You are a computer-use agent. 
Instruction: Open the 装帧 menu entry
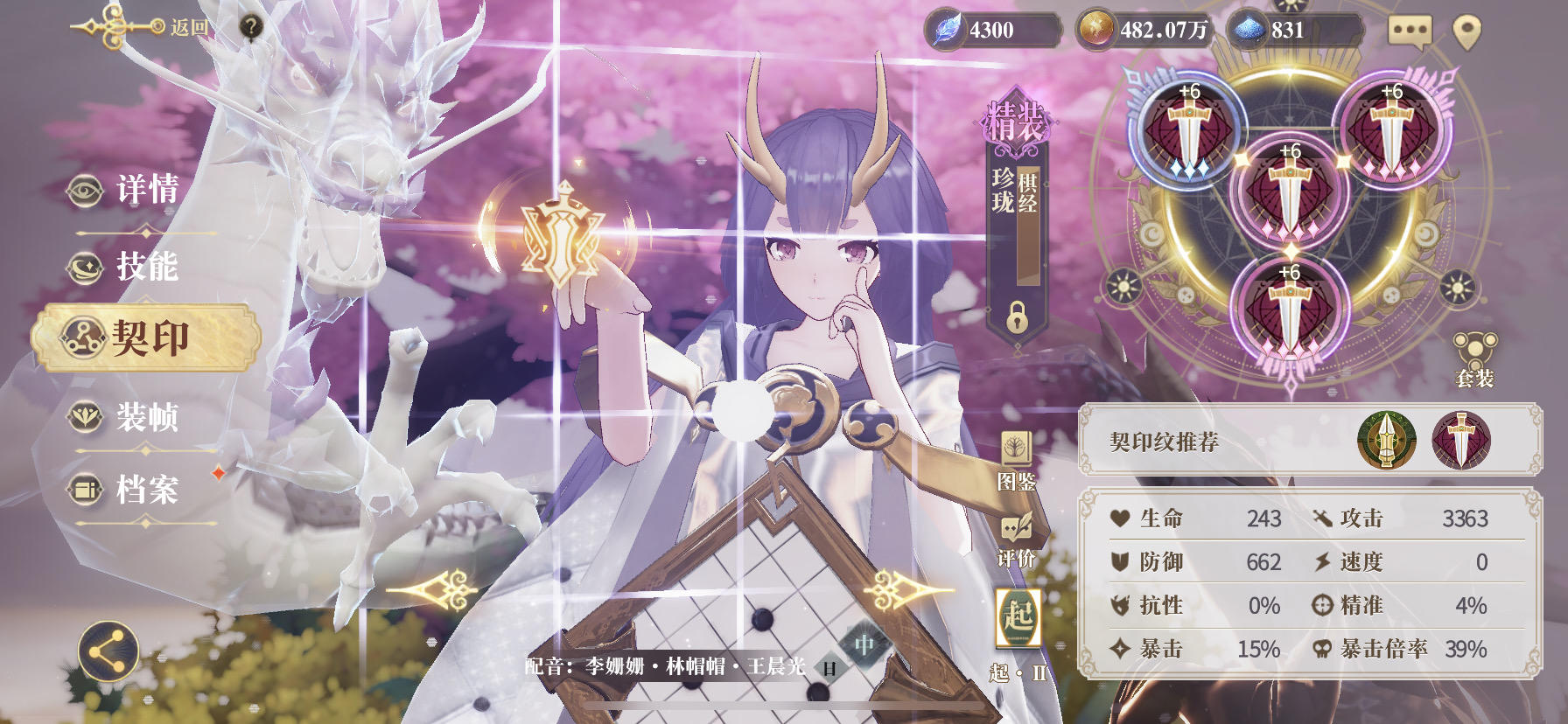tap(144, 420)
